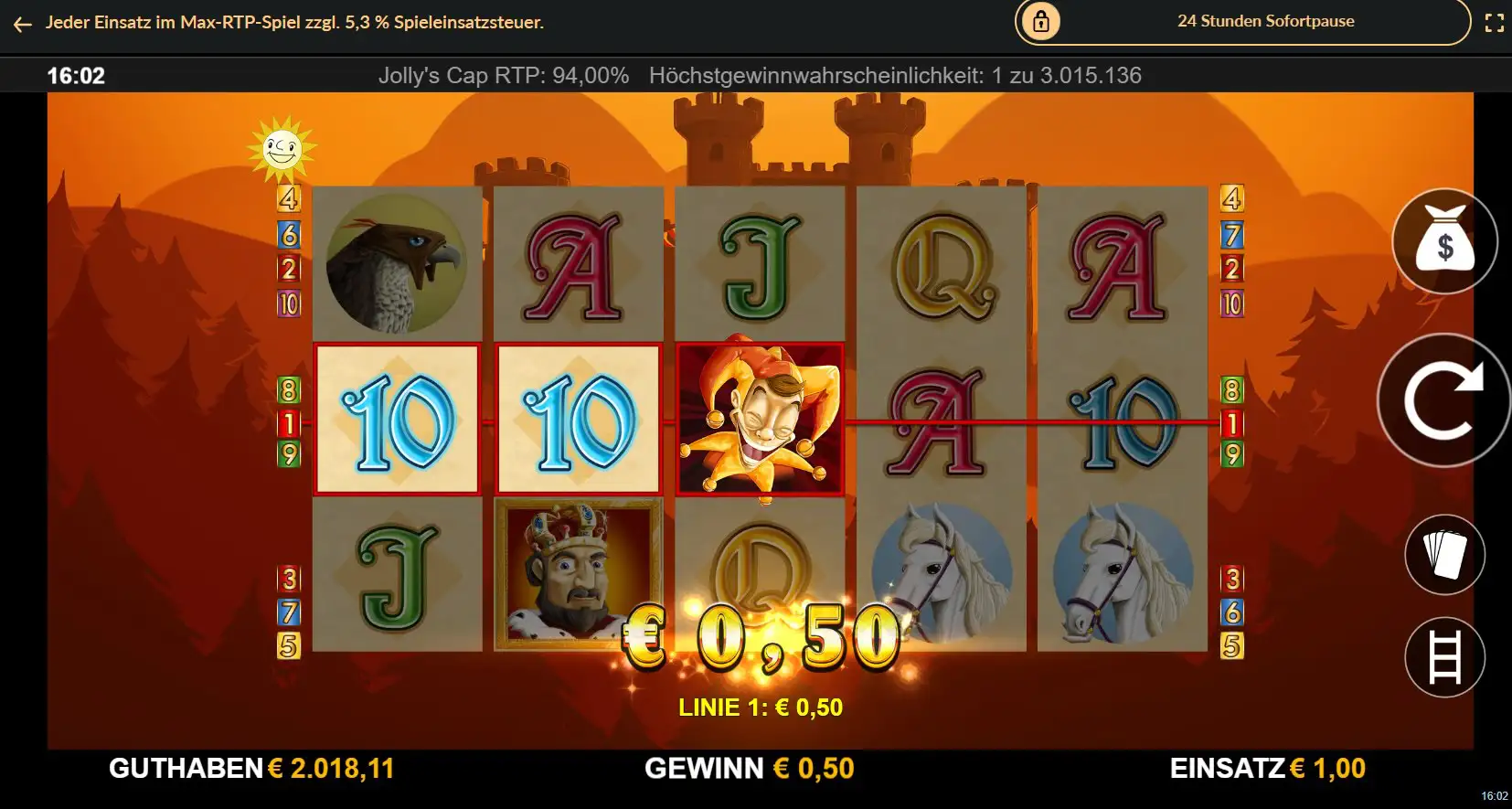
Task: Open the money bag bet menu
Action: click(x=1444, y=241)
